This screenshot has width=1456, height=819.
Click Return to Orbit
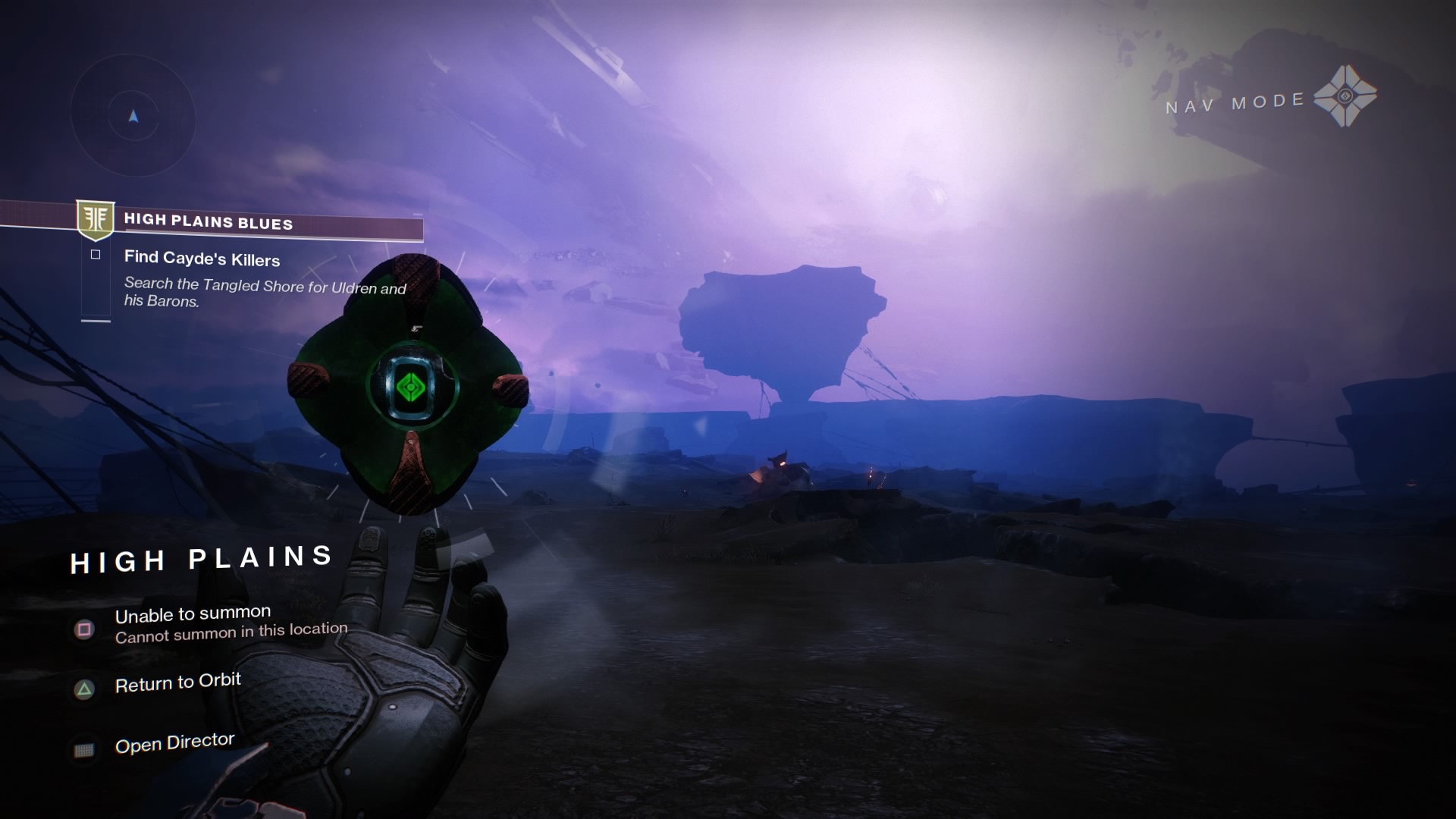177,680
